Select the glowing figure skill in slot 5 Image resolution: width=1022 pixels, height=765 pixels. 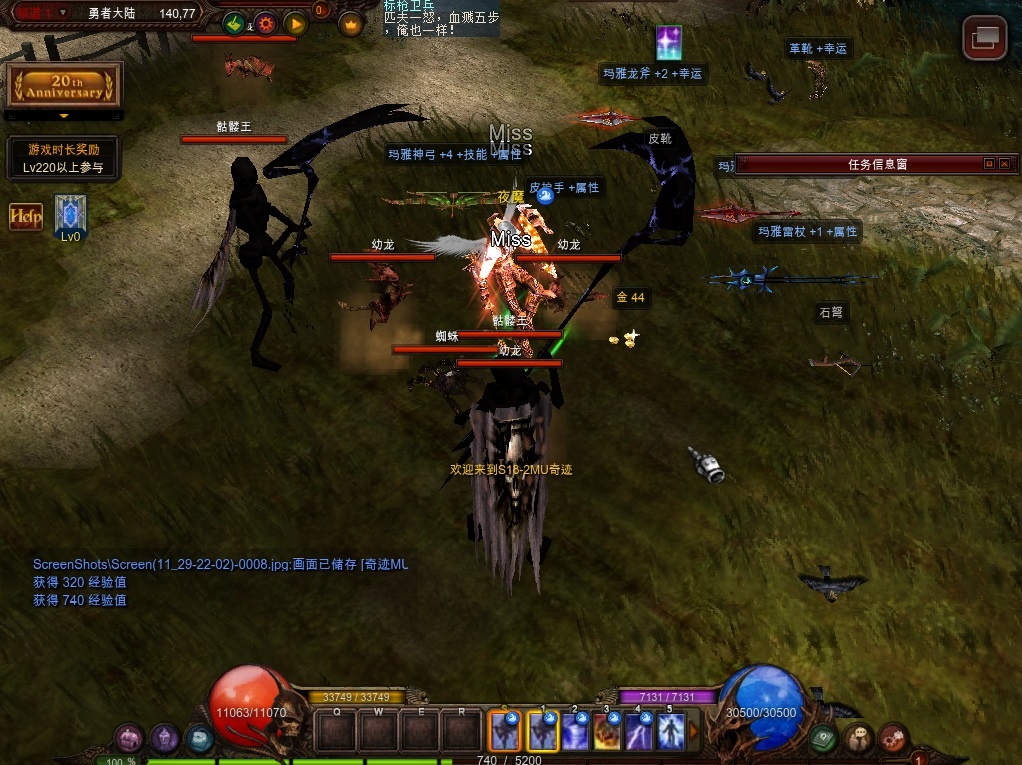670,732
